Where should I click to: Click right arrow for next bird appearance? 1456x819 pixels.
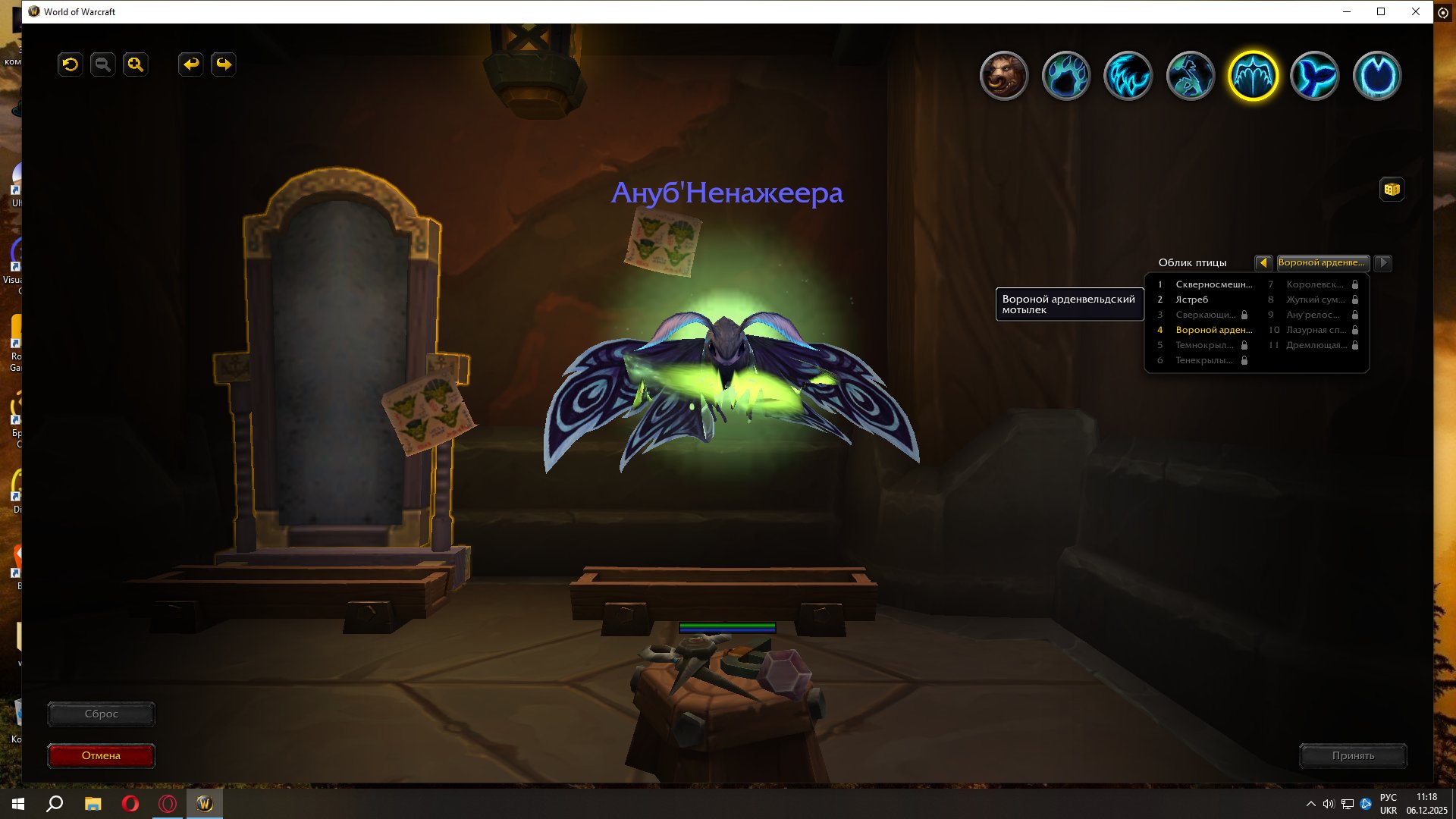[x=1383, y=263]
